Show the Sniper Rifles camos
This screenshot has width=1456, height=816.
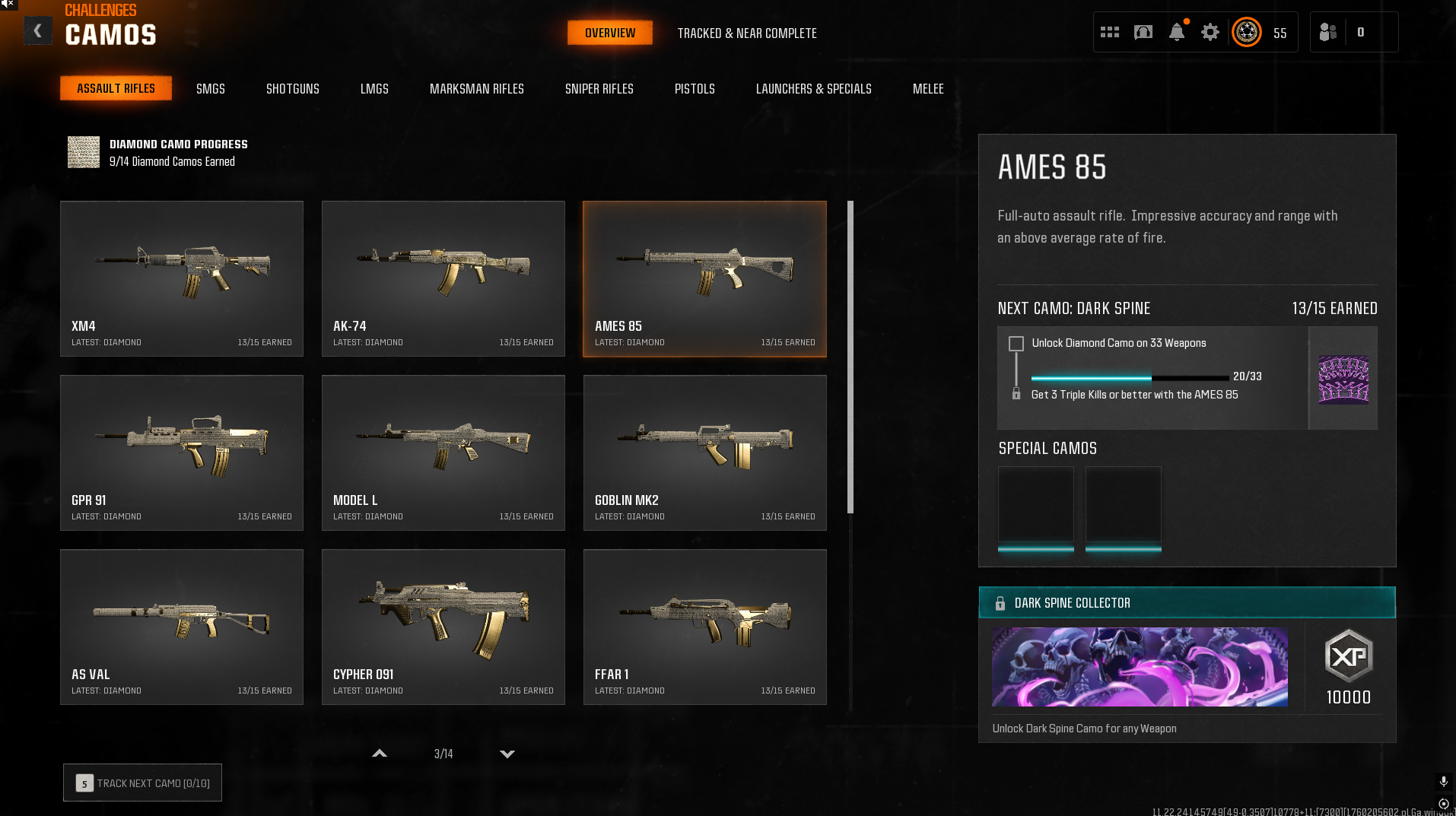pos(599,89)
